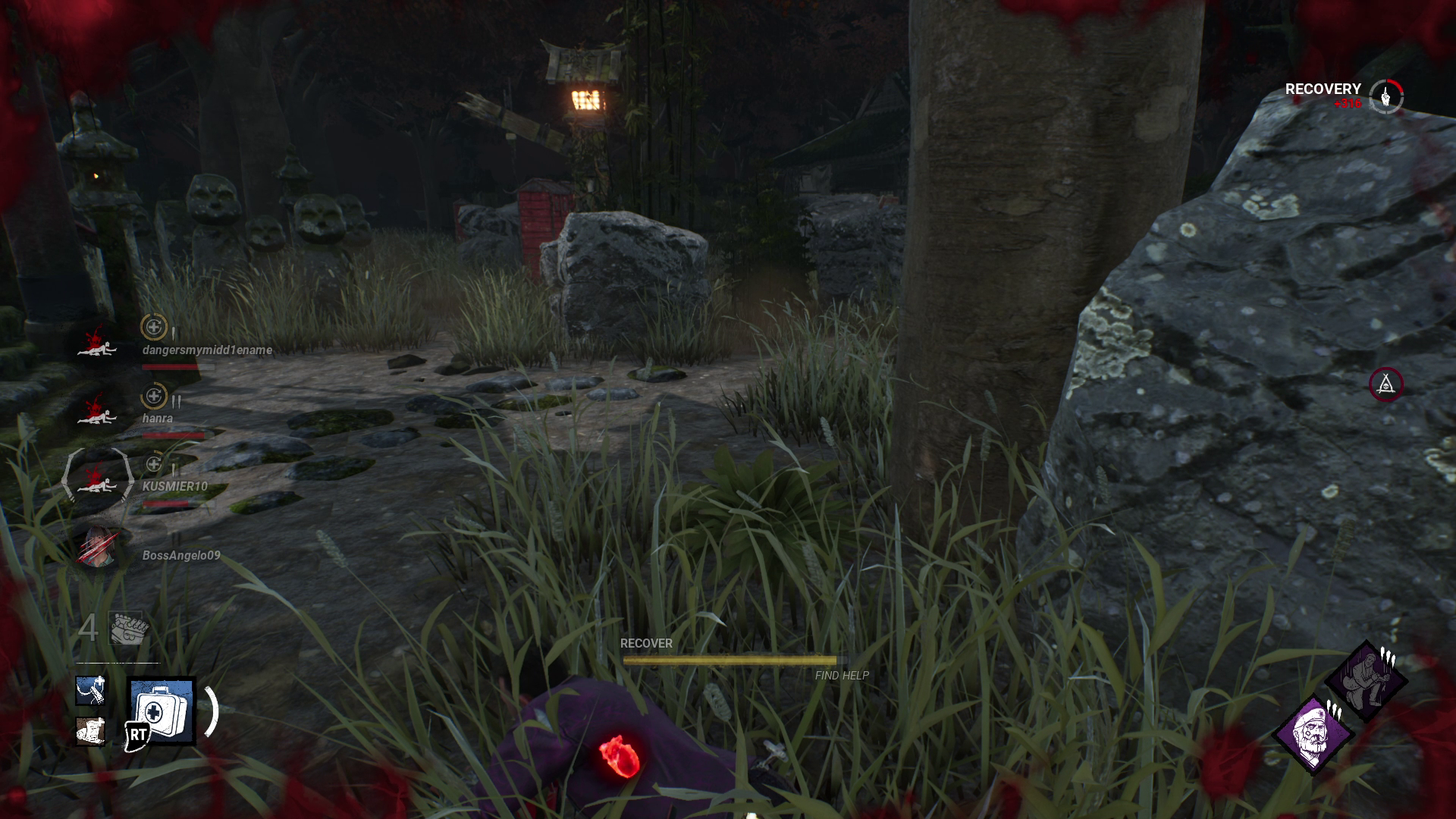Select hanra's downed status icon
1456x819 pixels.
click(x=97, y=410)
